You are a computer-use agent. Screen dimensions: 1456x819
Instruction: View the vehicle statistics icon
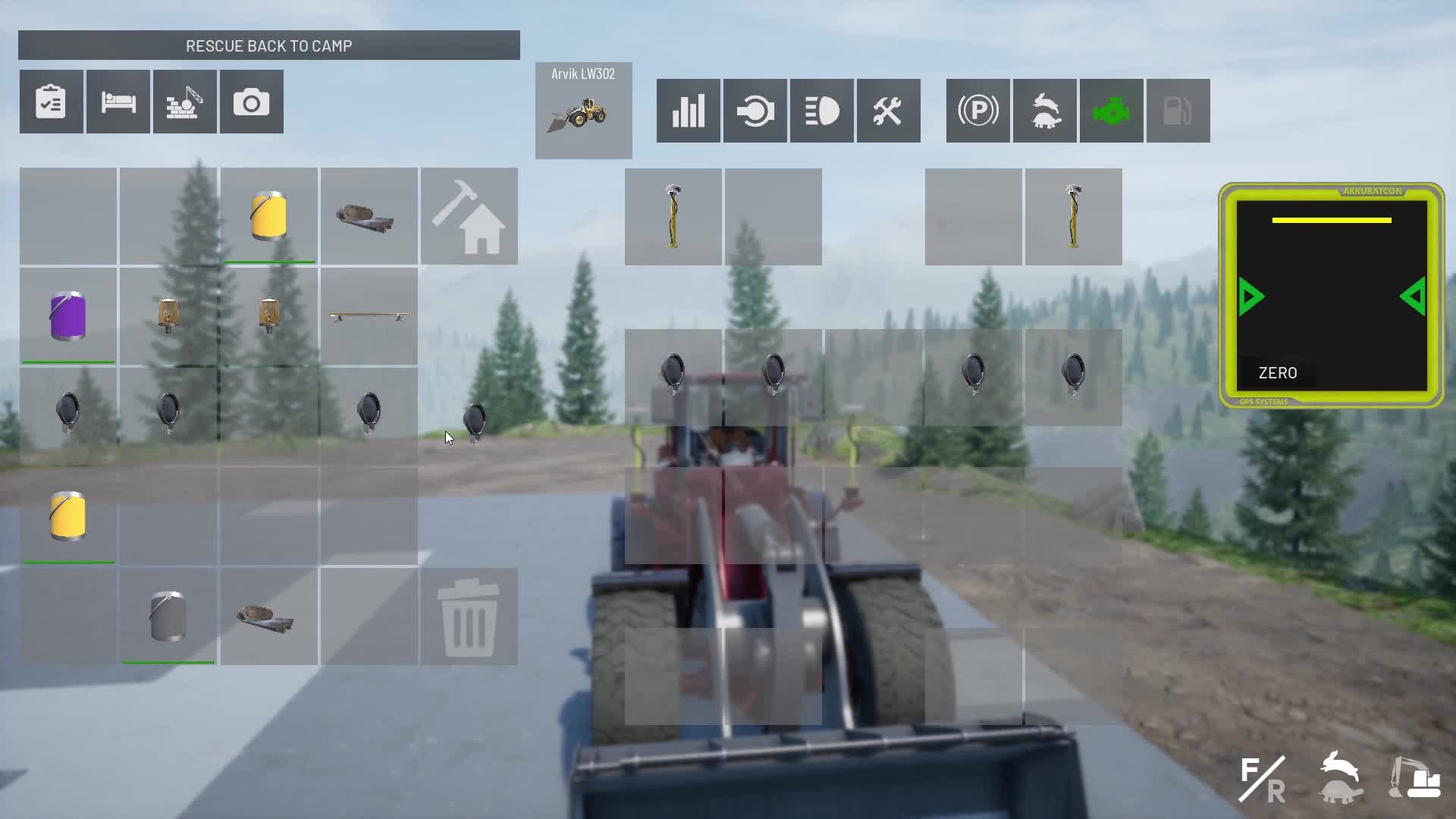coord(687,111)
